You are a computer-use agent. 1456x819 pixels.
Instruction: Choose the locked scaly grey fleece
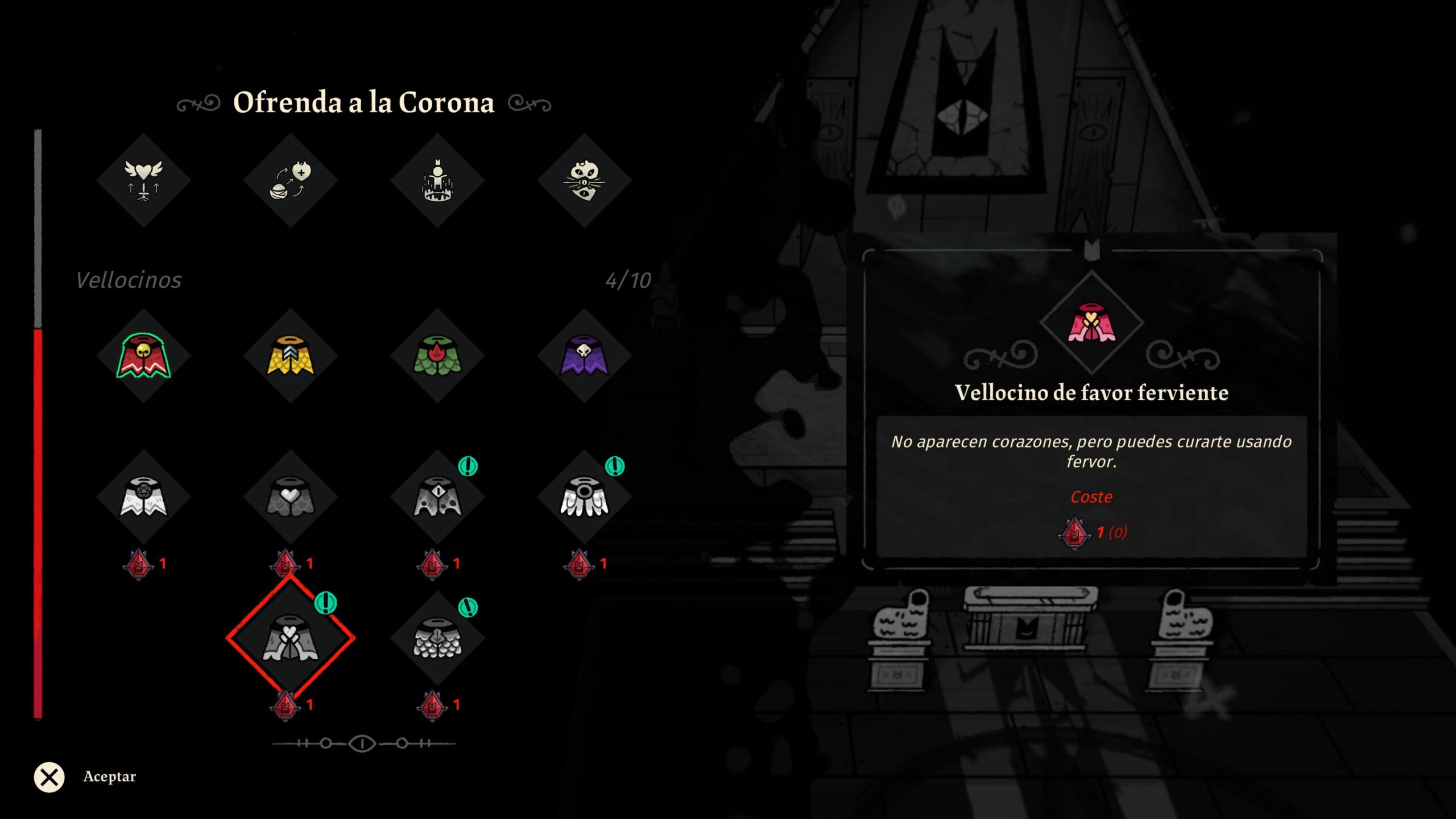tap(437, 638)
